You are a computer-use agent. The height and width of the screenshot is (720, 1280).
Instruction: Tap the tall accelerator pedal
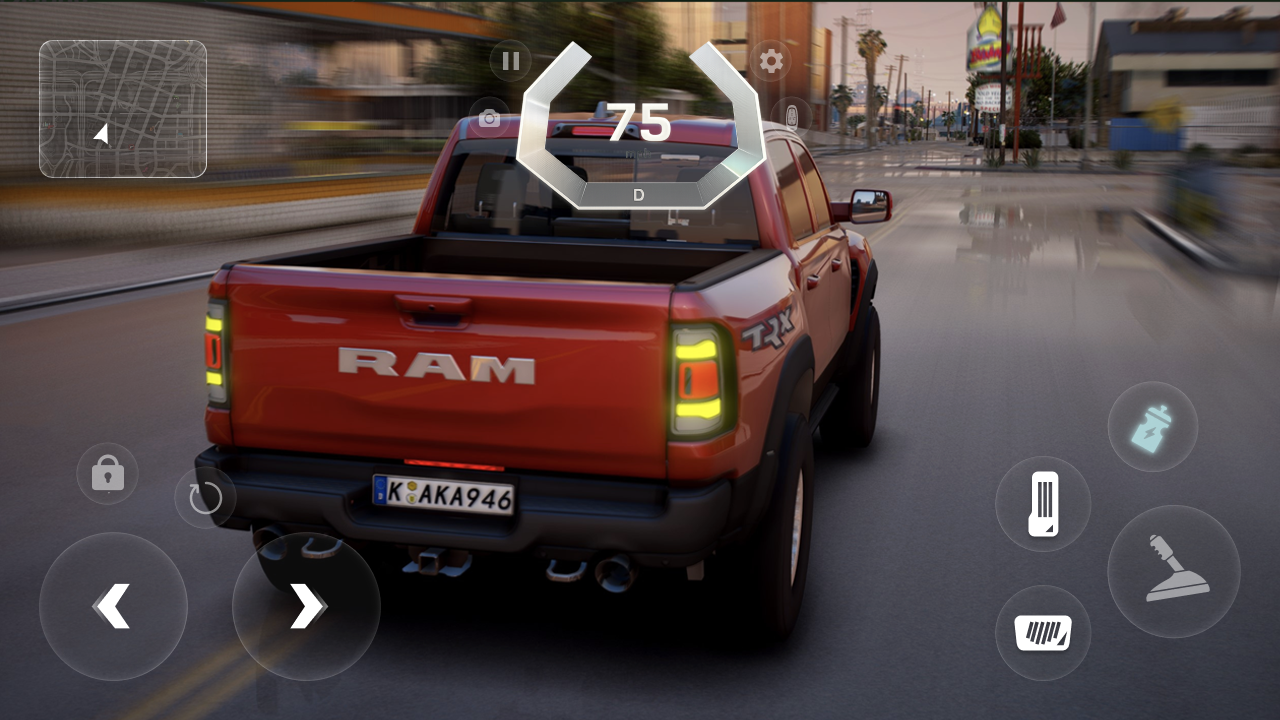[x=1043, y=503]
